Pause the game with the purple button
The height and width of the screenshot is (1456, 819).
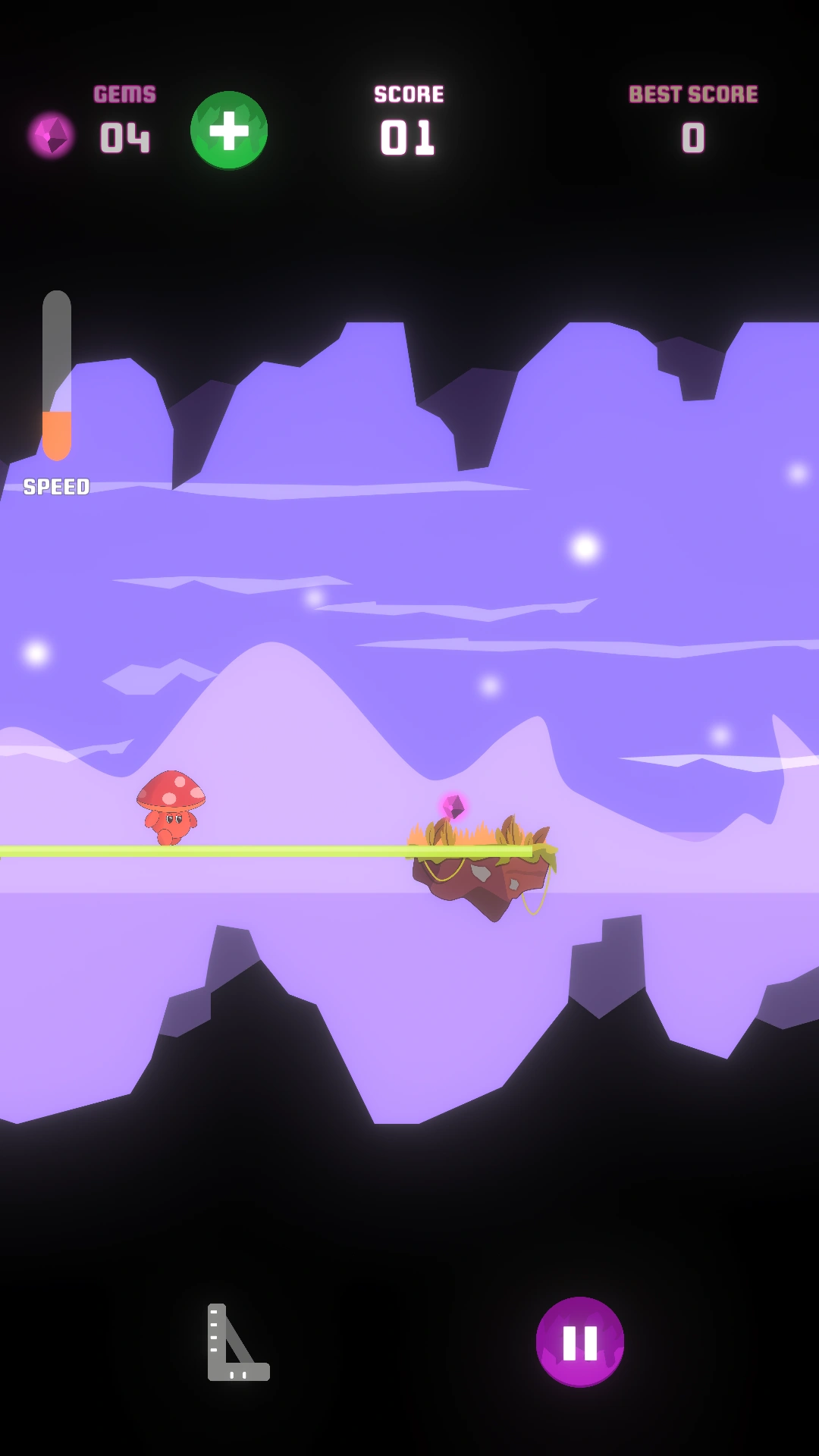pyautogui.click(x=580, y=1341)
